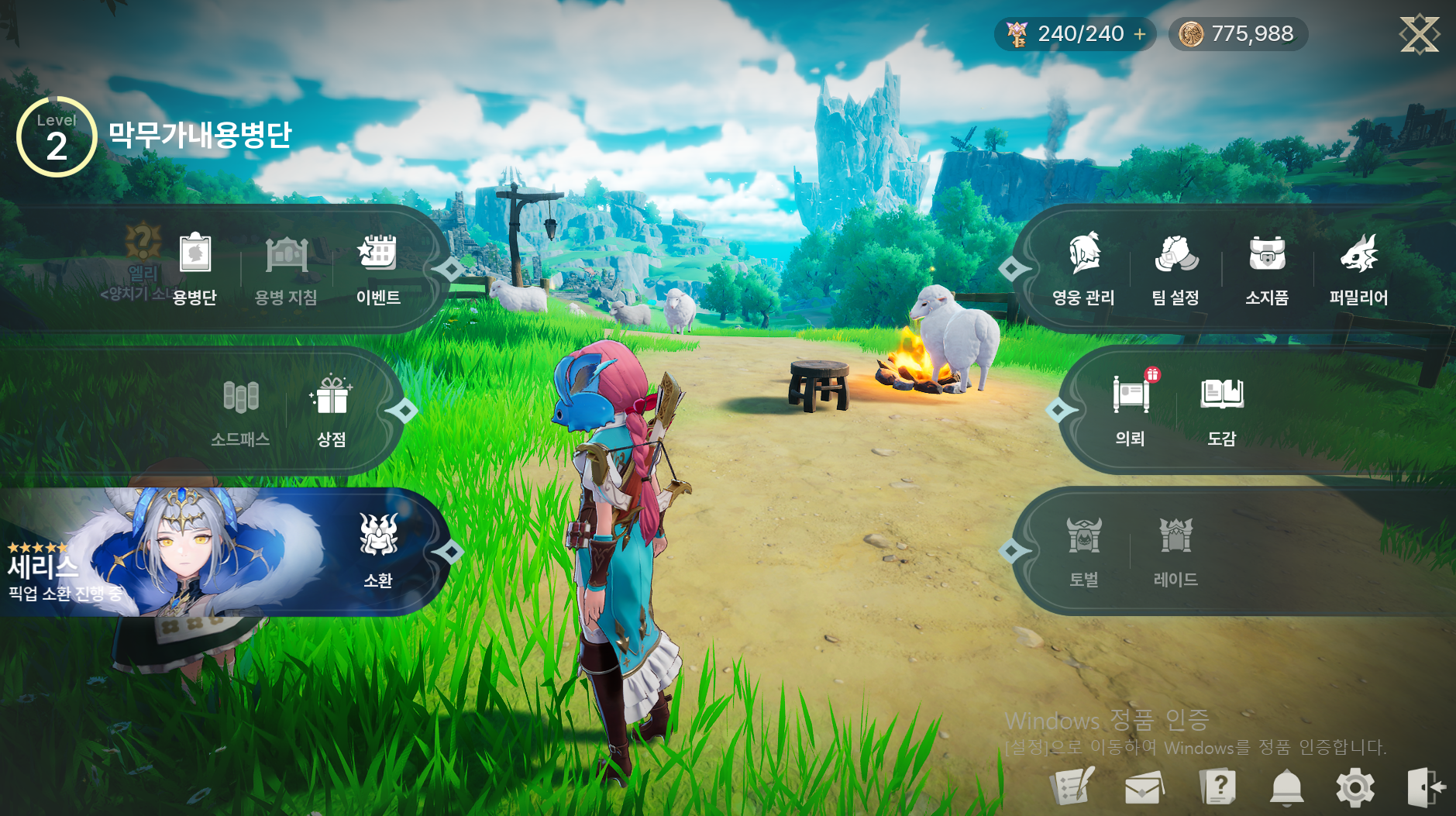
Task: Open the 소드패스 pass menu
Action: [x=240, y=409]
